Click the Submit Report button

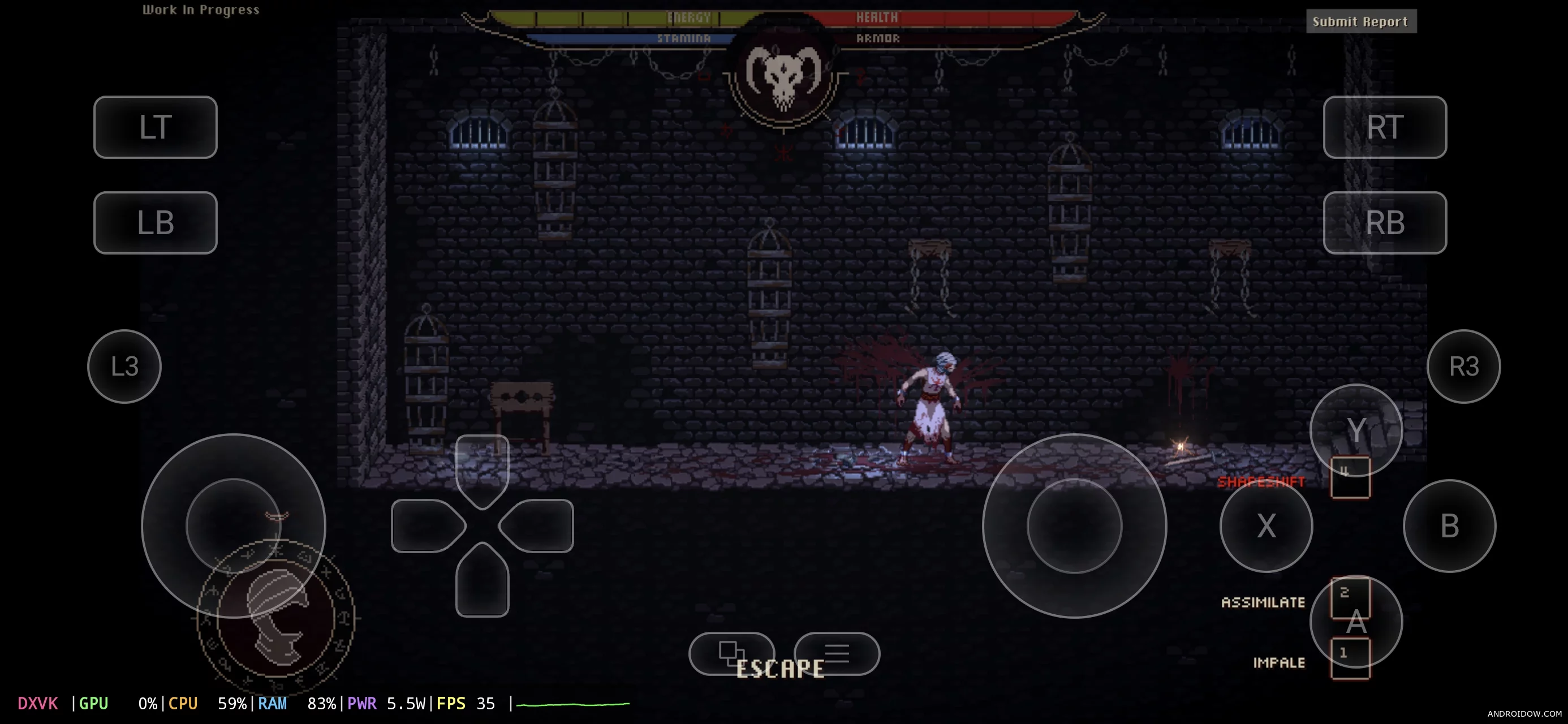point(1360,22)
